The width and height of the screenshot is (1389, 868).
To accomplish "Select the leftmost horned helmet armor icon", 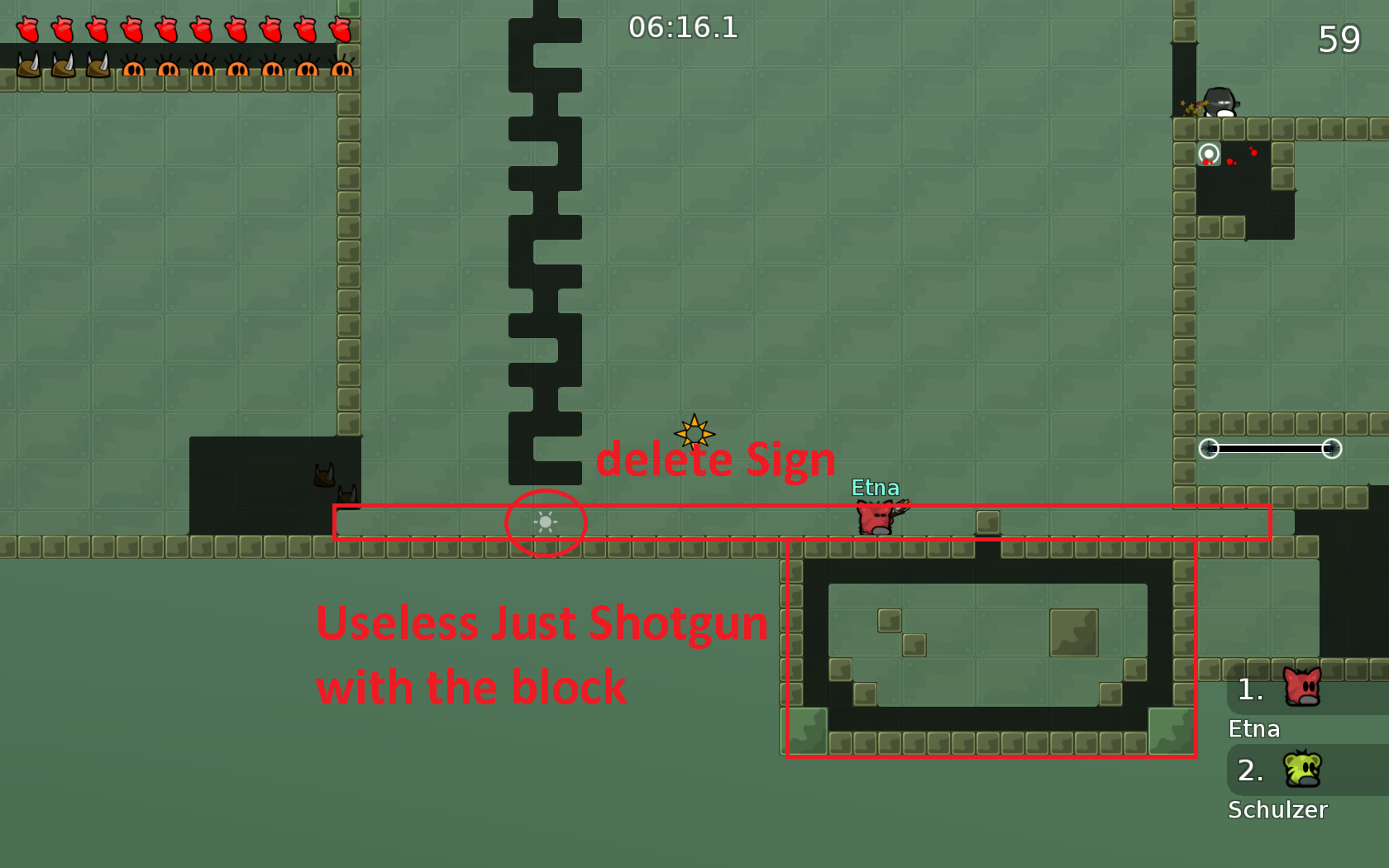I will (27, 66).
